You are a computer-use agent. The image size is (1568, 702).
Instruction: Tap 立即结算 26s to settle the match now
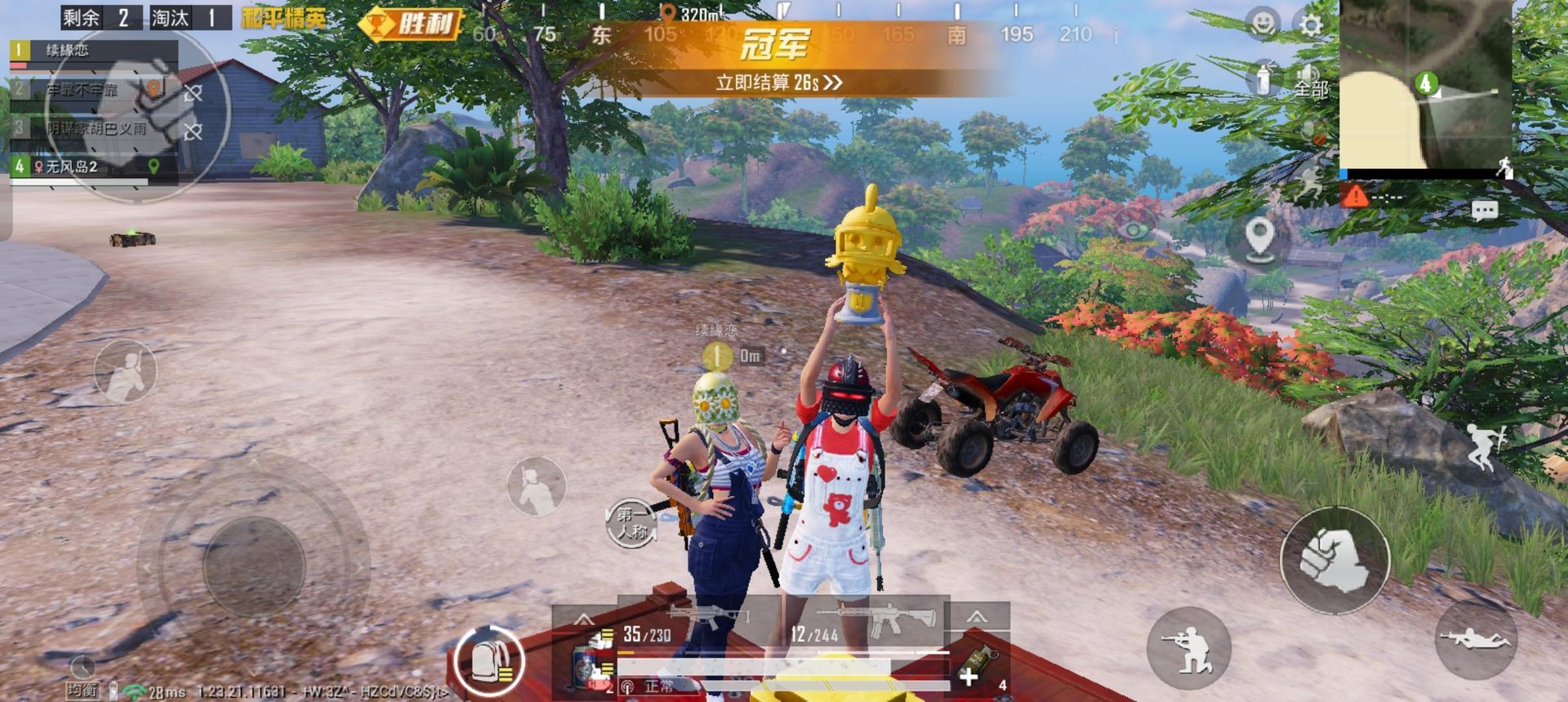coord(778,82)
